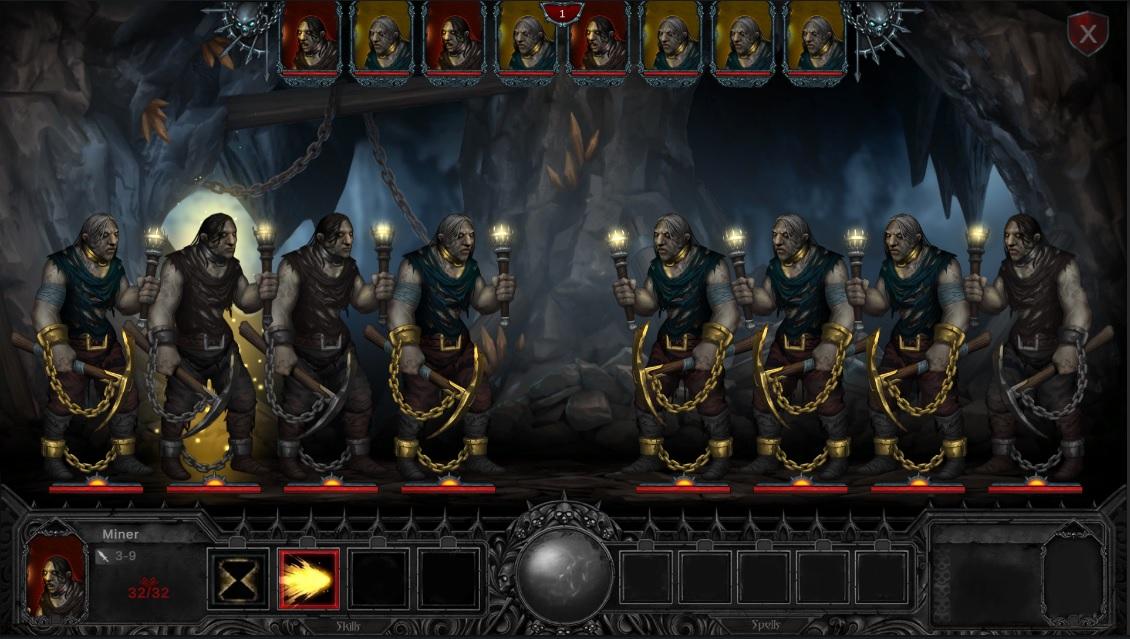Click the Miner portrait in the unit panel

click(x=57, y=572)
